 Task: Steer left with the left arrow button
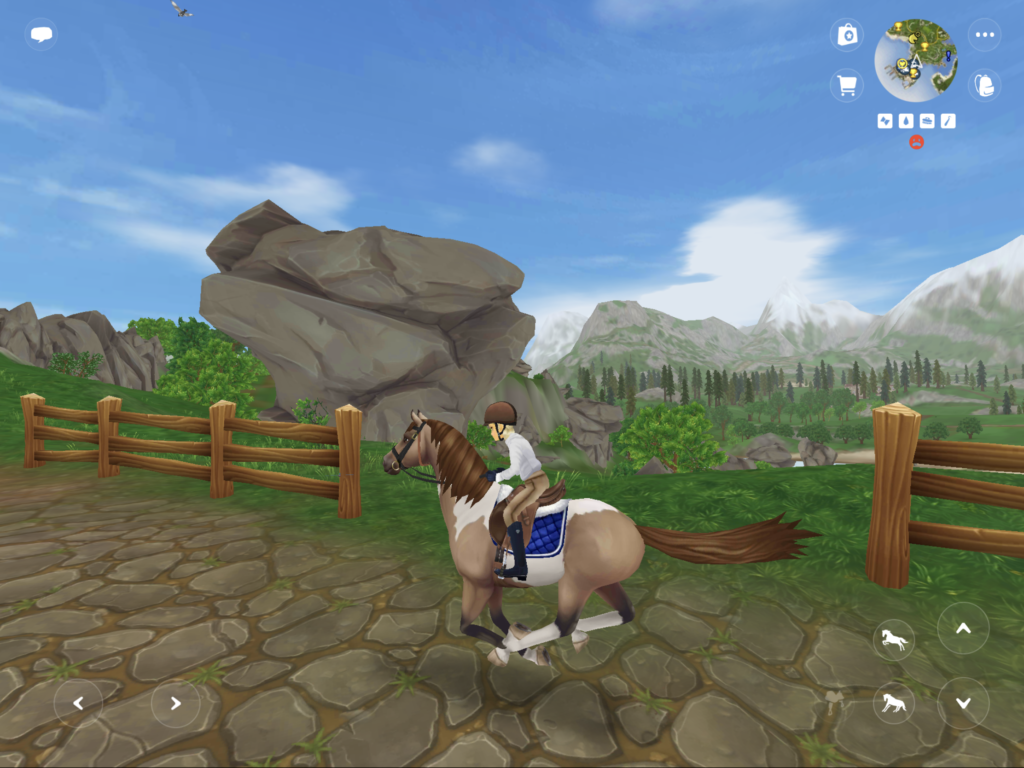coord(78,703)
